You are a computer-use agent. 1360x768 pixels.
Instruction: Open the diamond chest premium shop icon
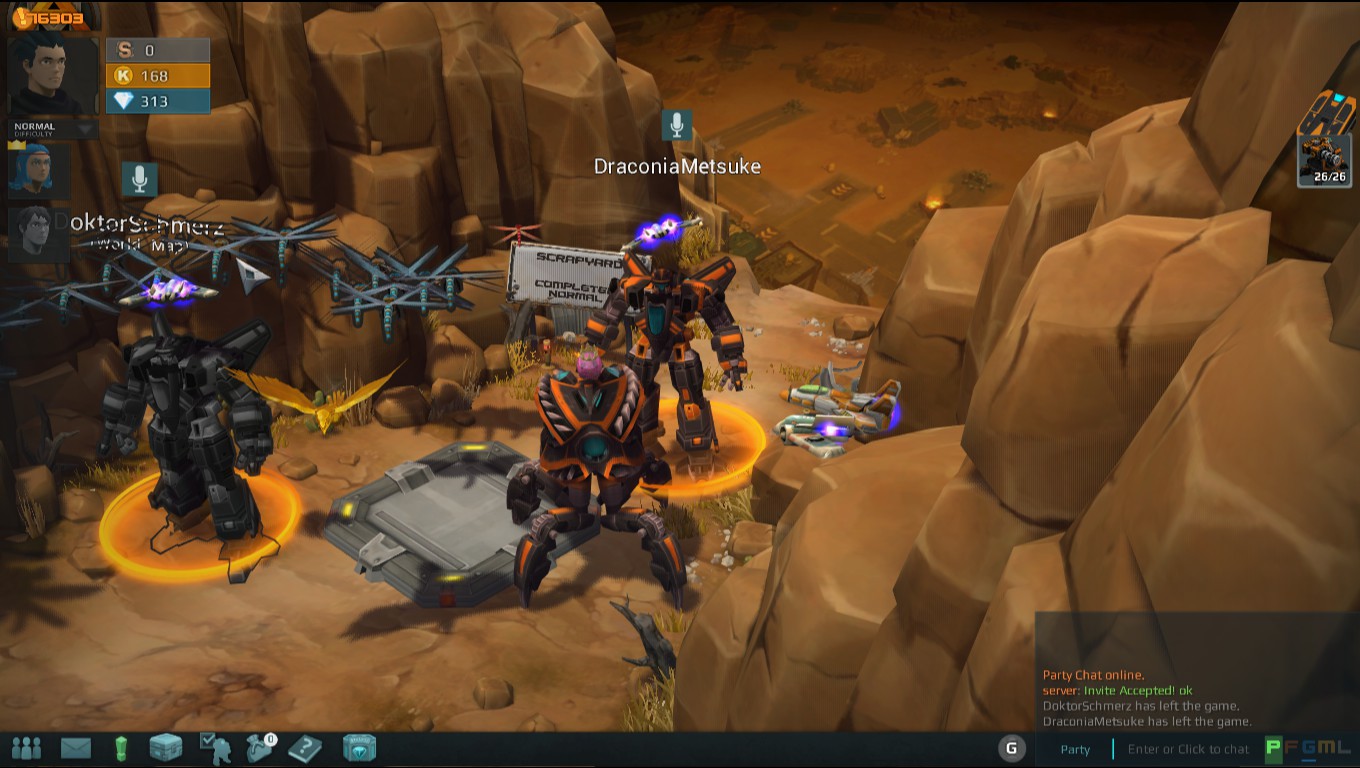tap(358, 748)
